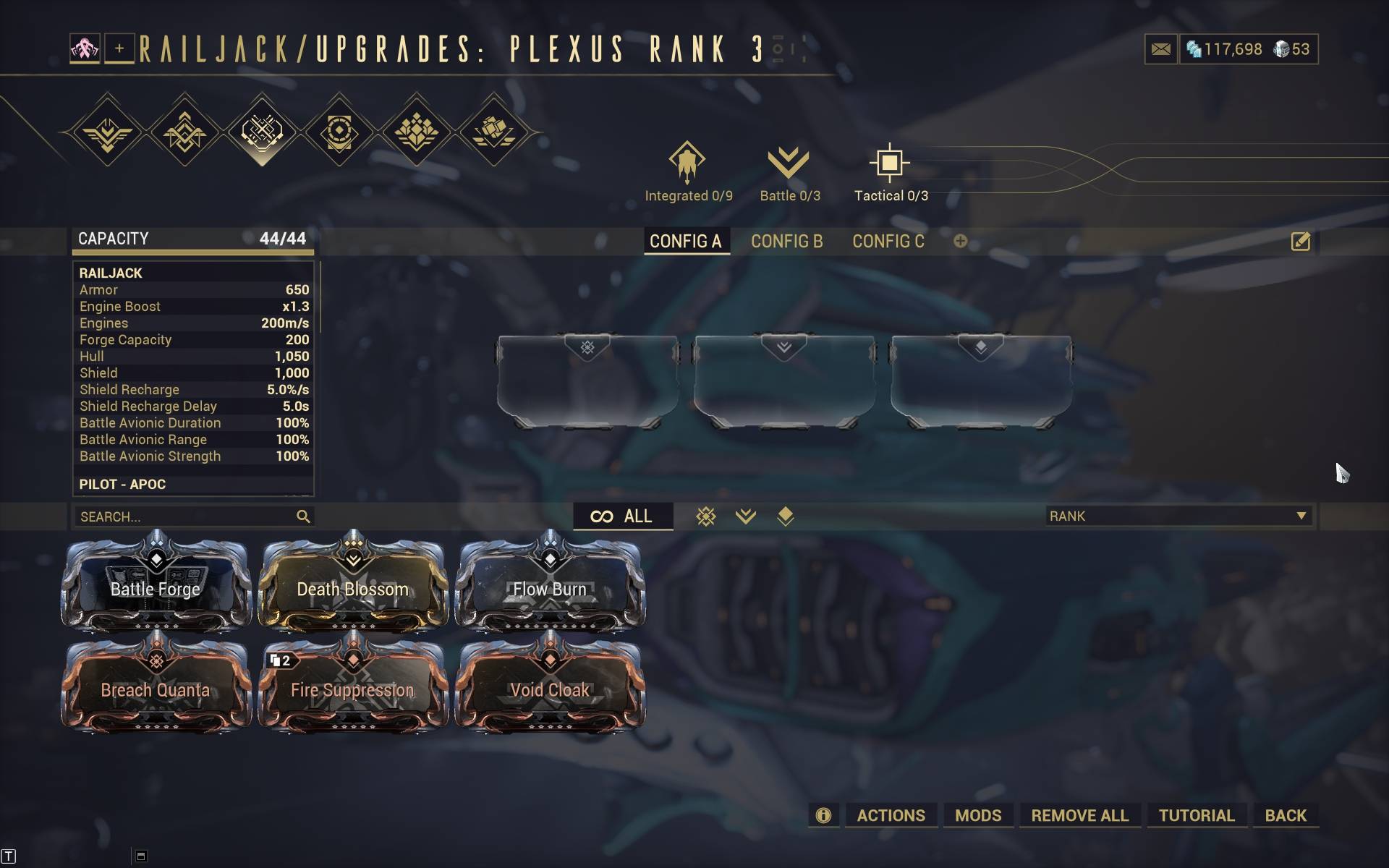Open the Tutorial
The image size is (1389, 868).
[x=1196, y=815]
